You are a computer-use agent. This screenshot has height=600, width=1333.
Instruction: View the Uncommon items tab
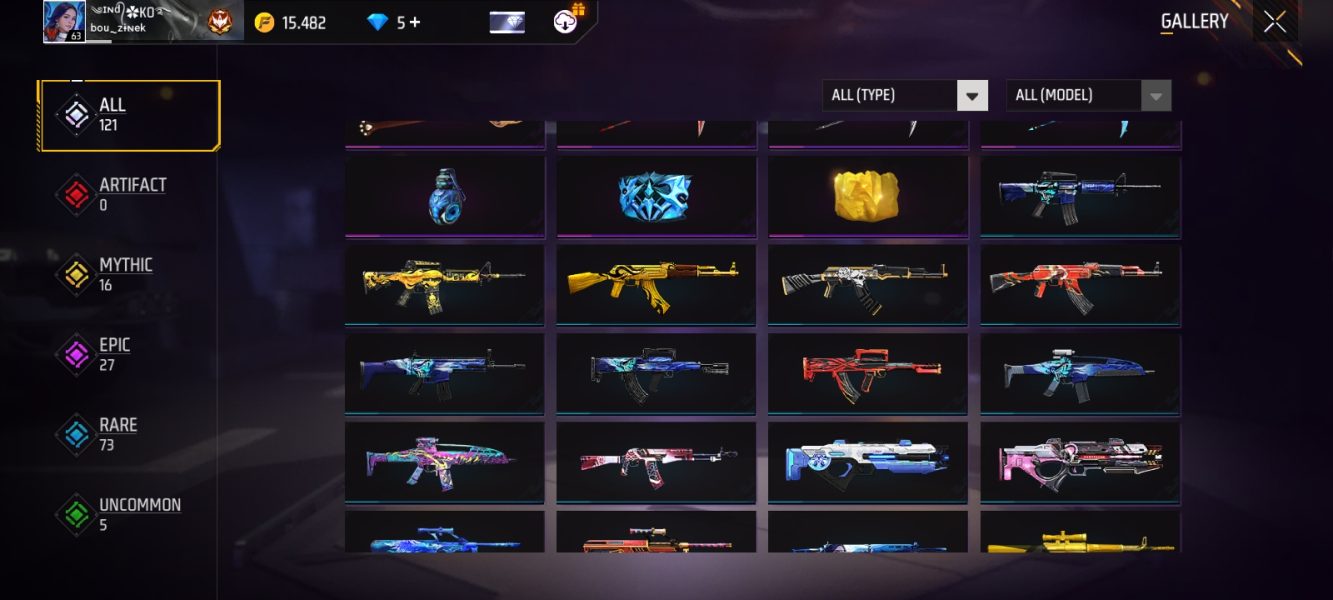pyautogui.click(x=129, y=515)
